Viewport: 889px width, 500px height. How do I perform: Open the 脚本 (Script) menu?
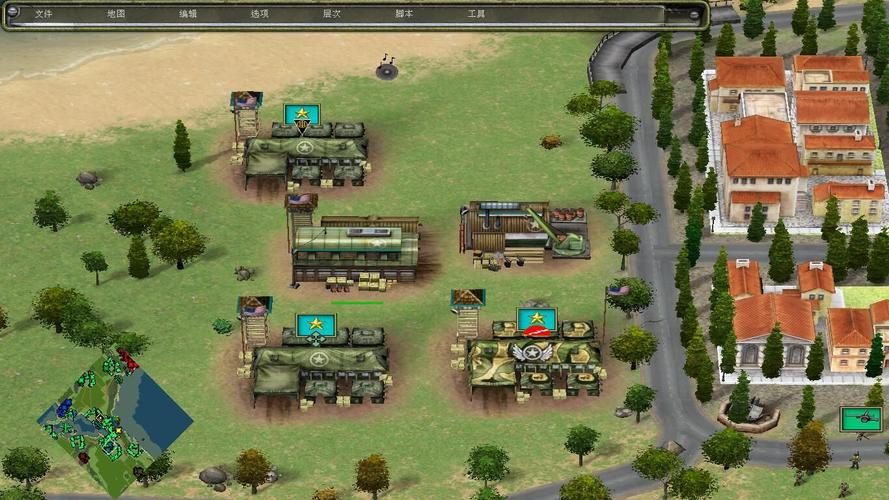coord(404,14)
